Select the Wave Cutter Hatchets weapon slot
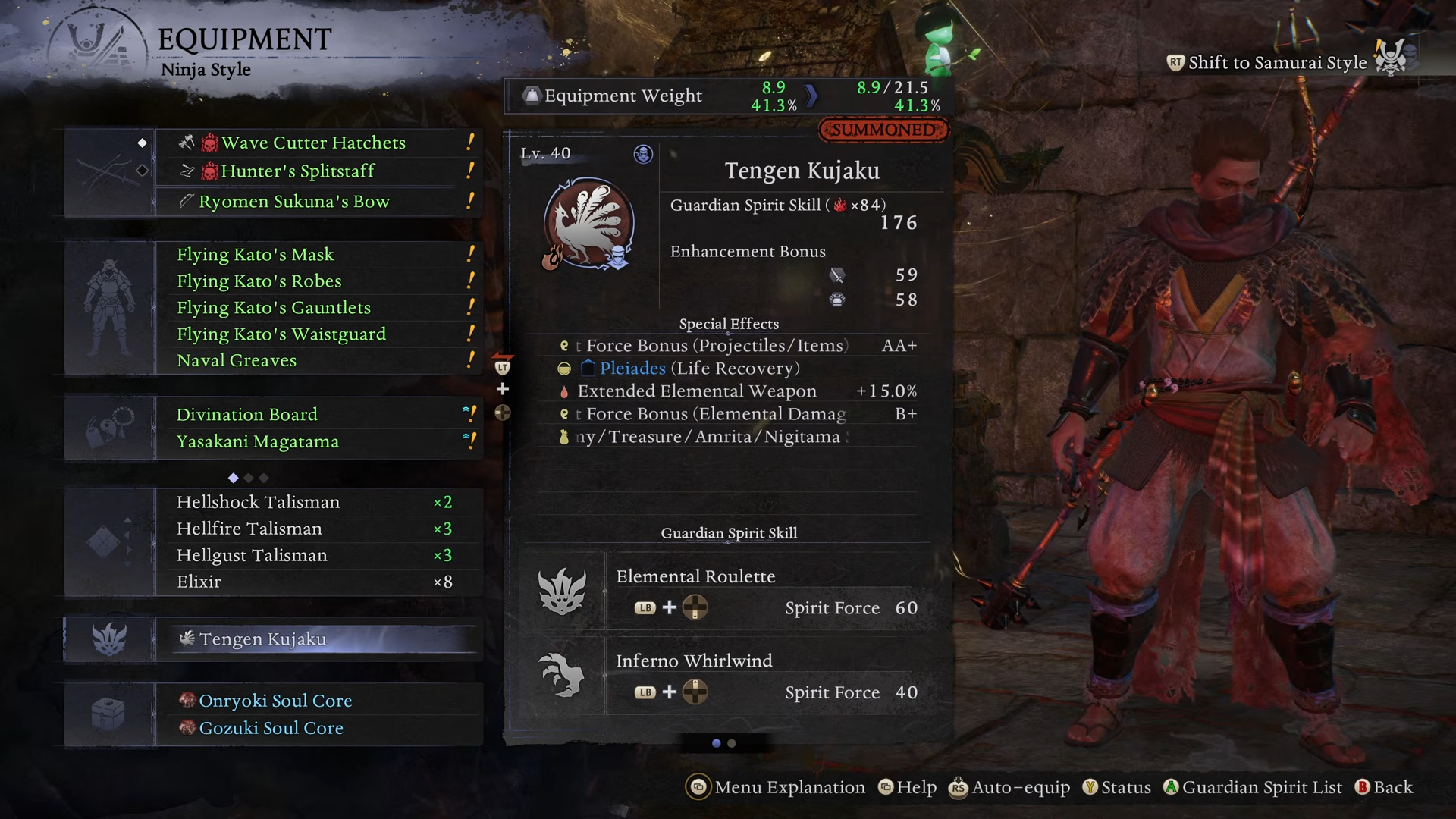The image size is (1456, 819). (x=313, y=143)
